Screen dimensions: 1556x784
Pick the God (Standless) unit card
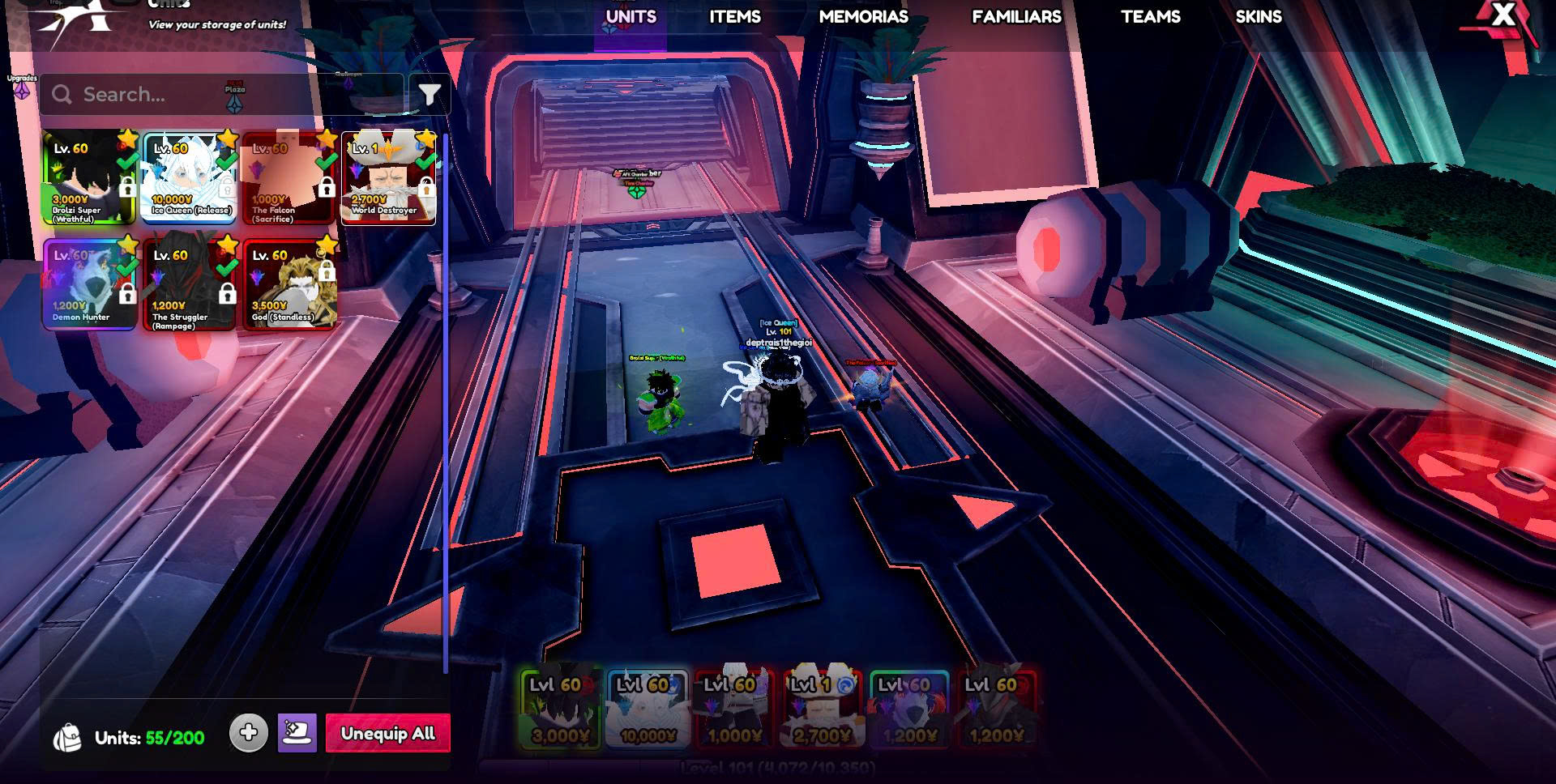coord(289,284)
